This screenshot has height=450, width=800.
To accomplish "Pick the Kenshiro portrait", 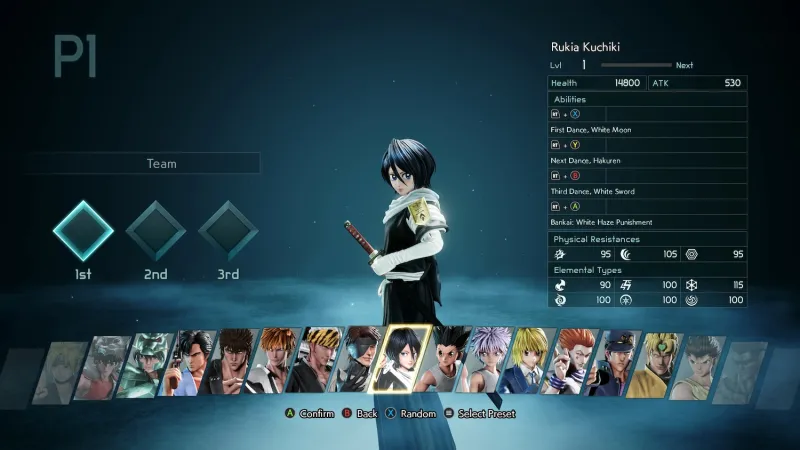I will 233,366.
